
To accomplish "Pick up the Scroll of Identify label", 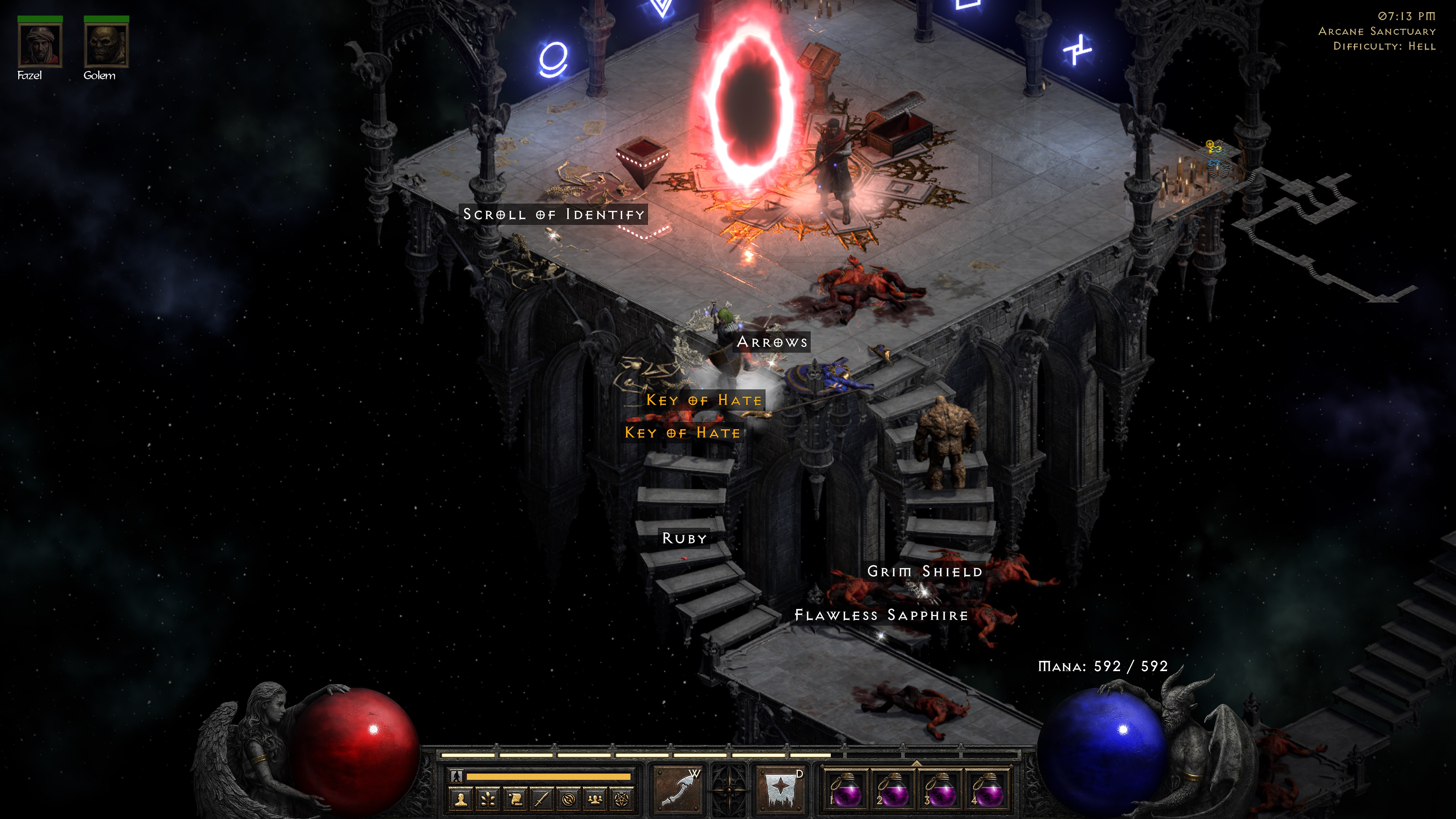I will [553, 214].
